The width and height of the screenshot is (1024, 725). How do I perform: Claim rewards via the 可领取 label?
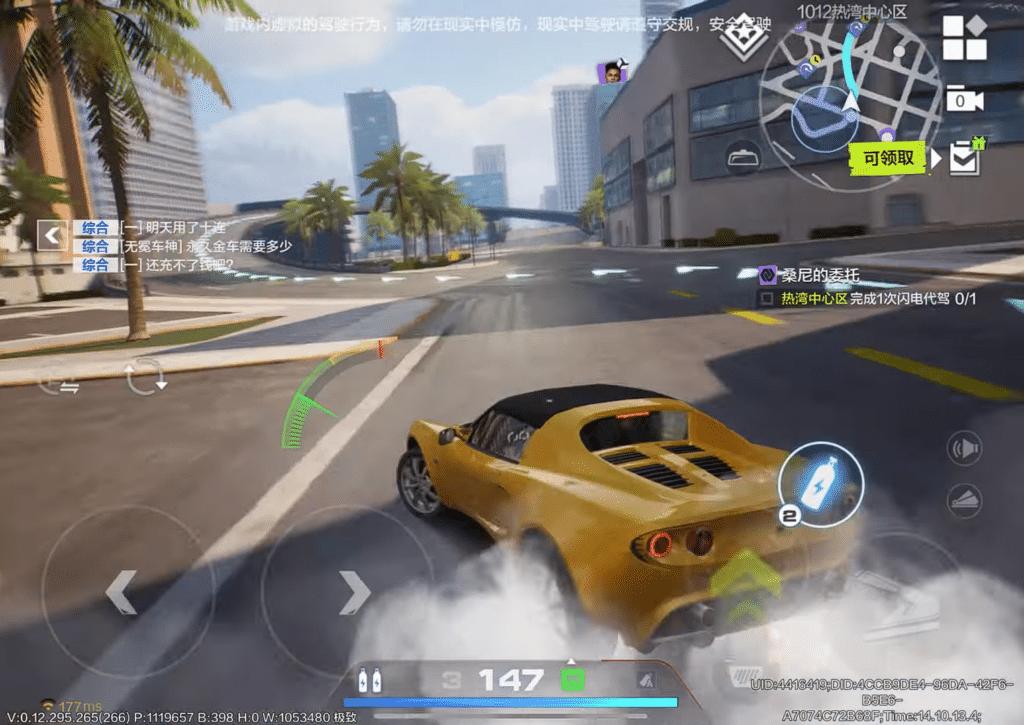point(888,158)
